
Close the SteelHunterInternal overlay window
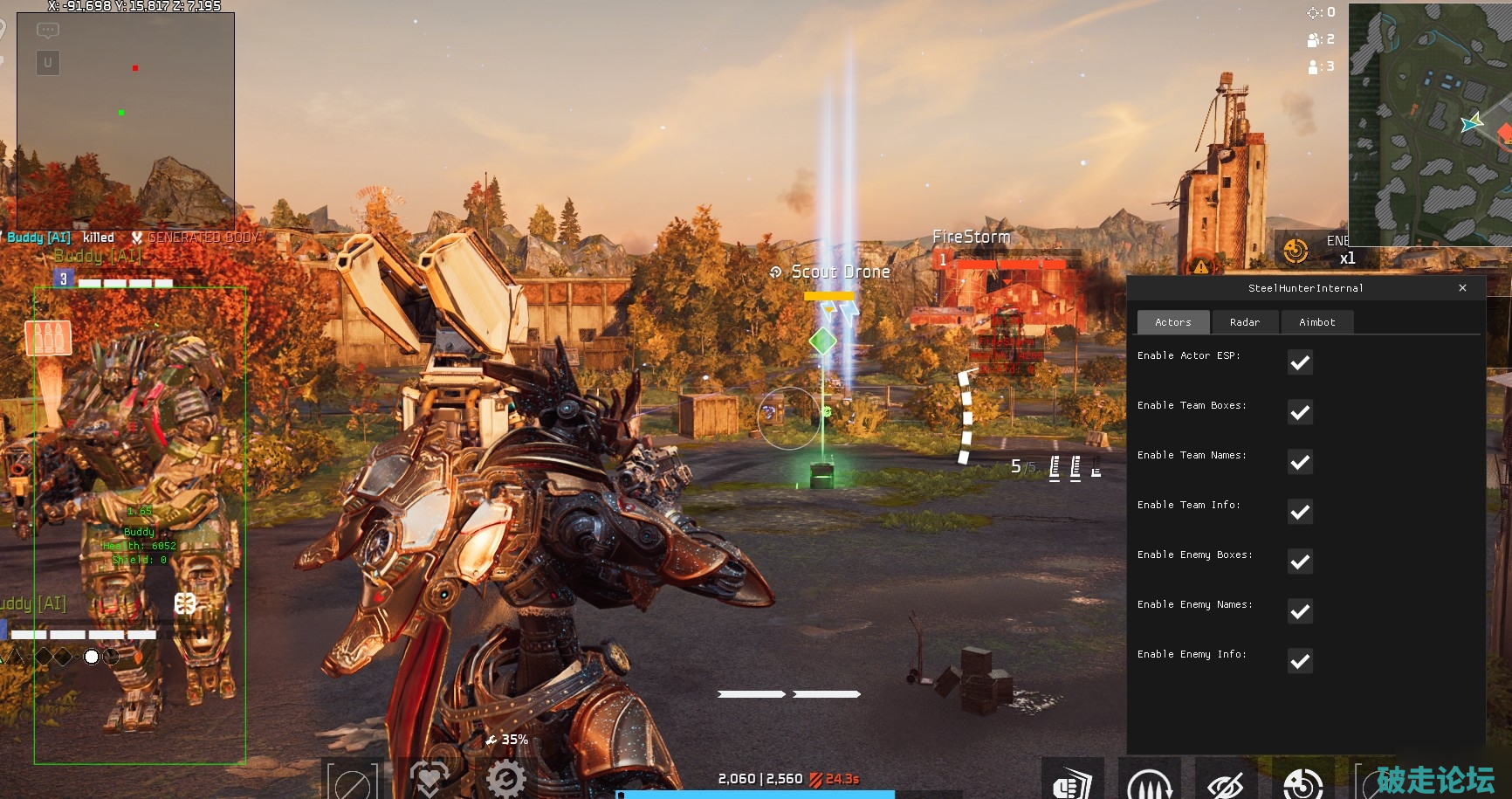pyautogui.click(x=1462, y=288)
